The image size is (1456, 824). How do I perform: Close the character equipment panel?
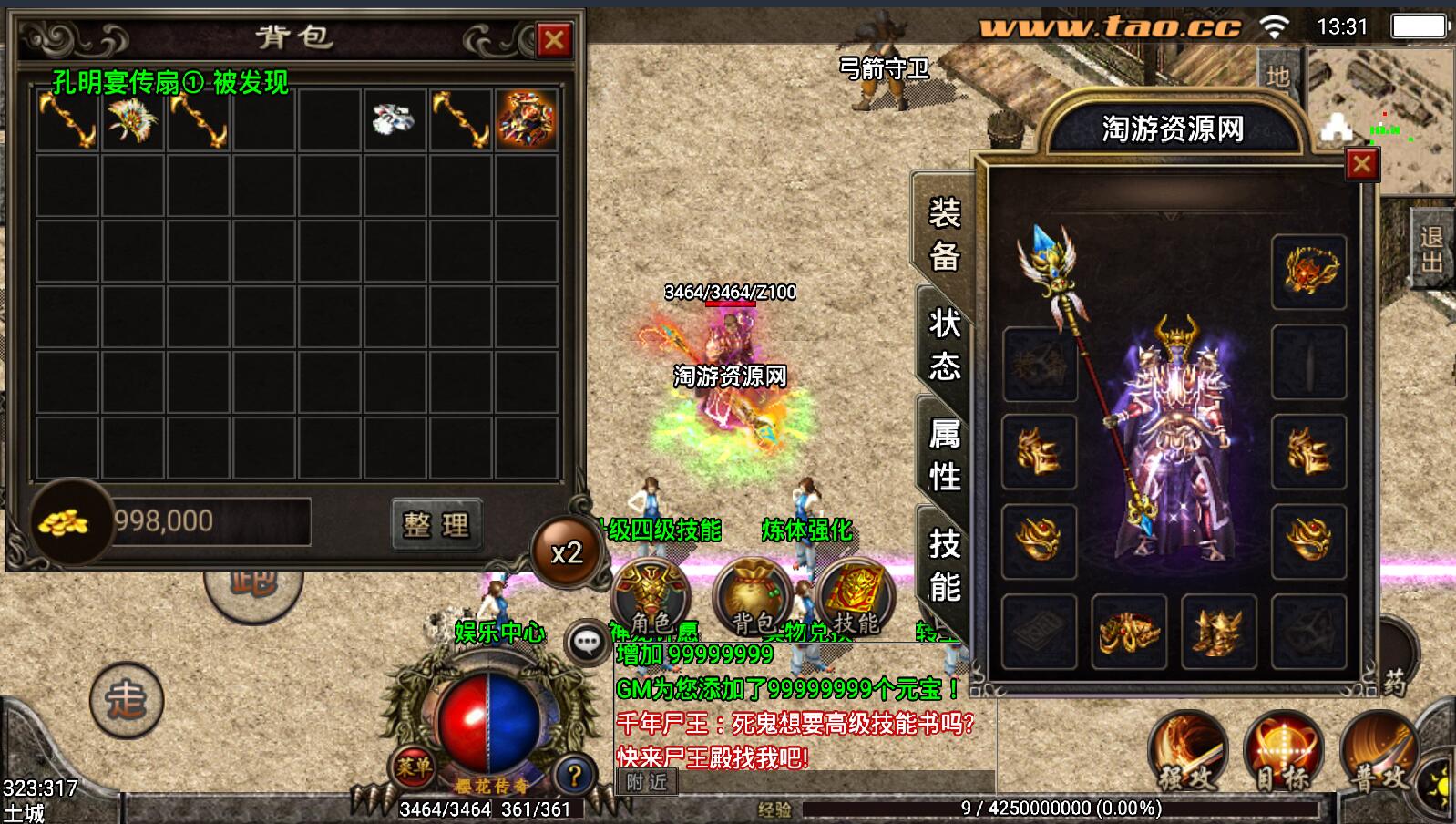(x=1361, y=164)
